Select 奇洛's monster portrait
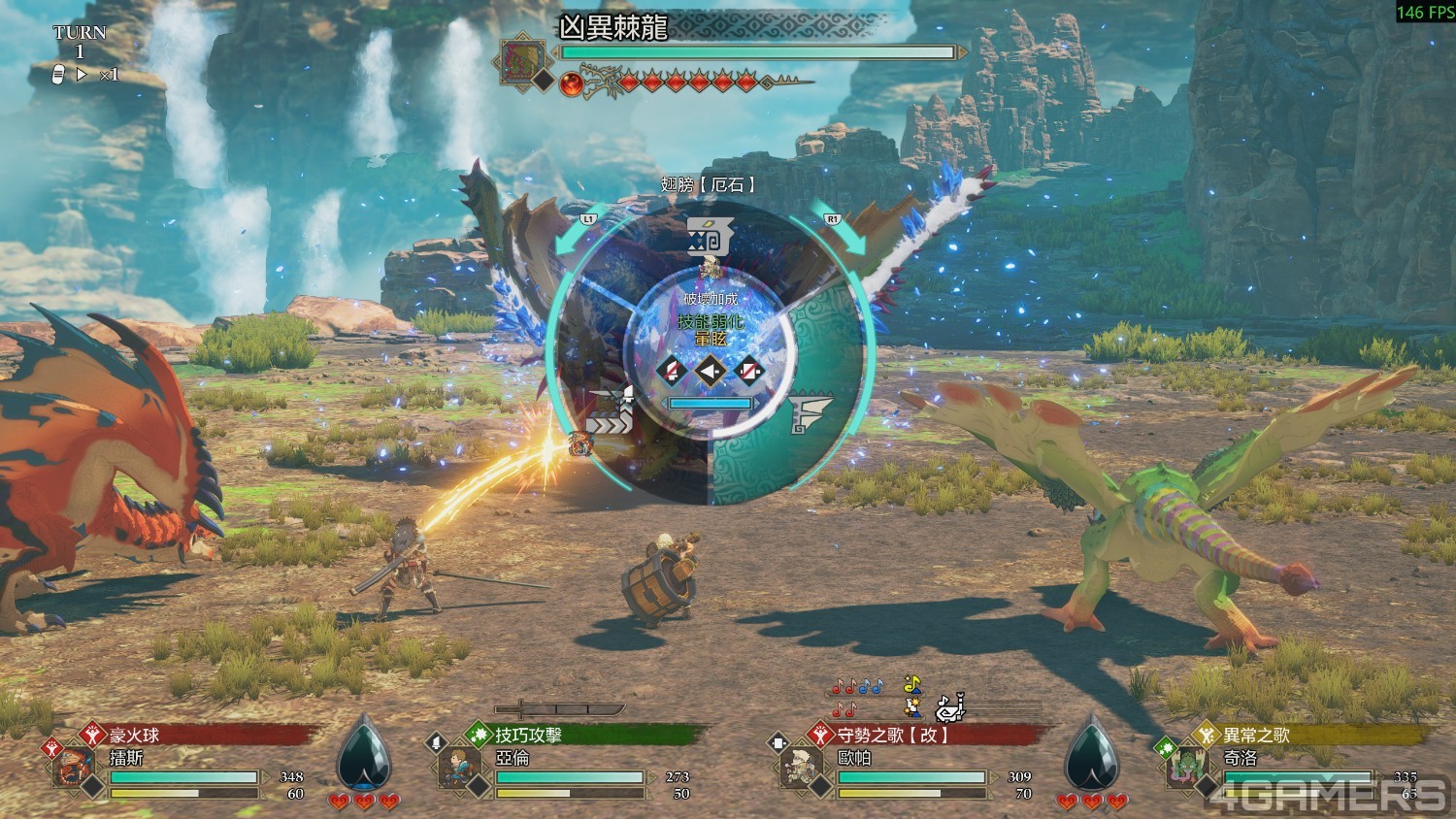 pyautogui.click(x=1186, y=767)
